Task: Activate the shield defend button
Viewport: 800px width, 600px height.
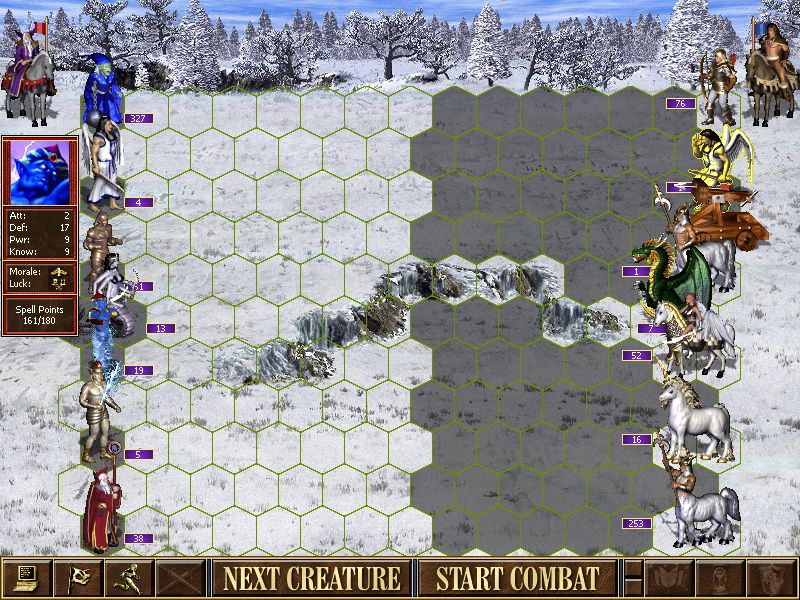Action: pyautogui.click(x=773, y=578)
